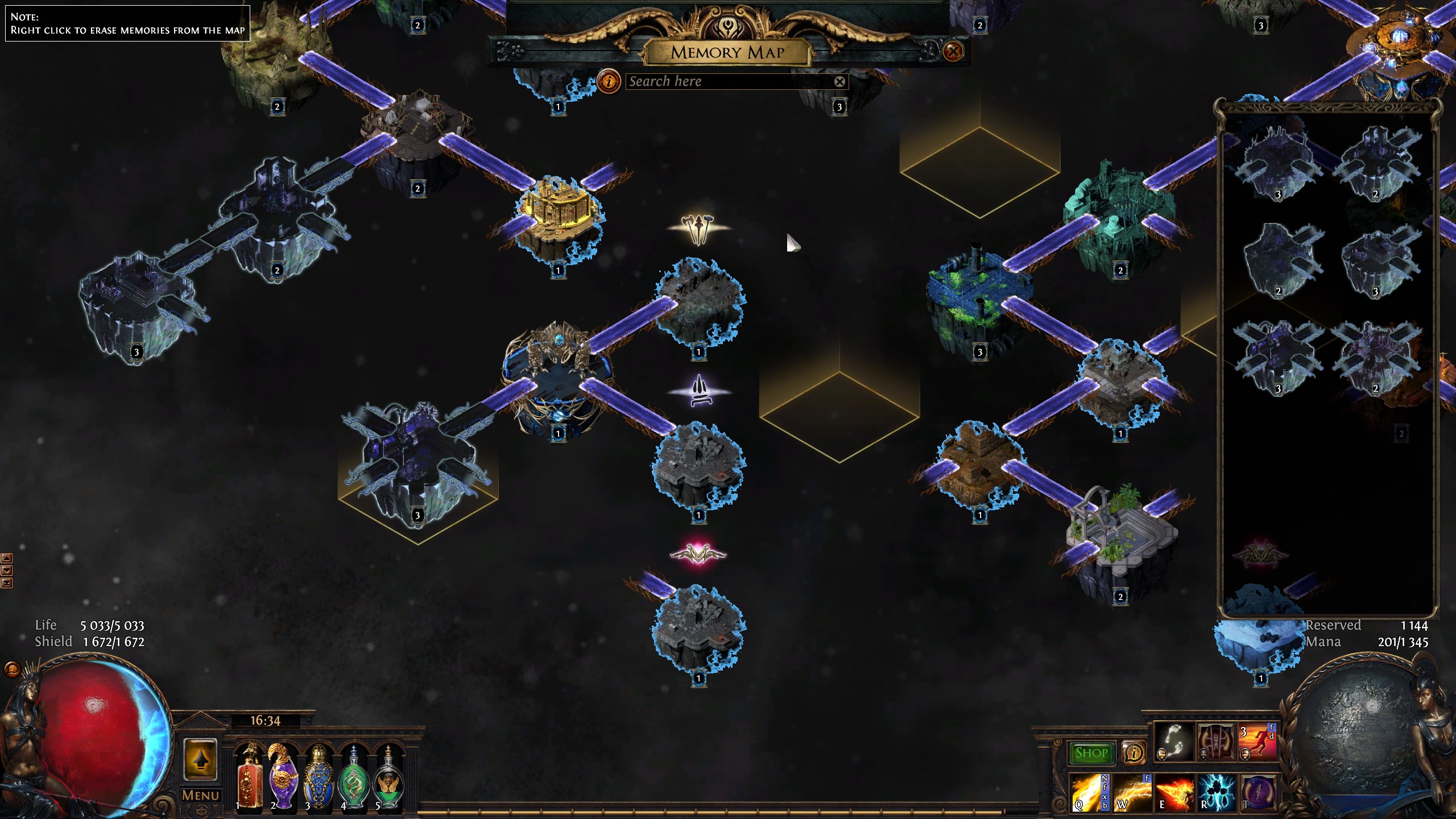Close the Memory Map window
Viewport: 1456px width, 819px height.
click(x=953, y=52)
